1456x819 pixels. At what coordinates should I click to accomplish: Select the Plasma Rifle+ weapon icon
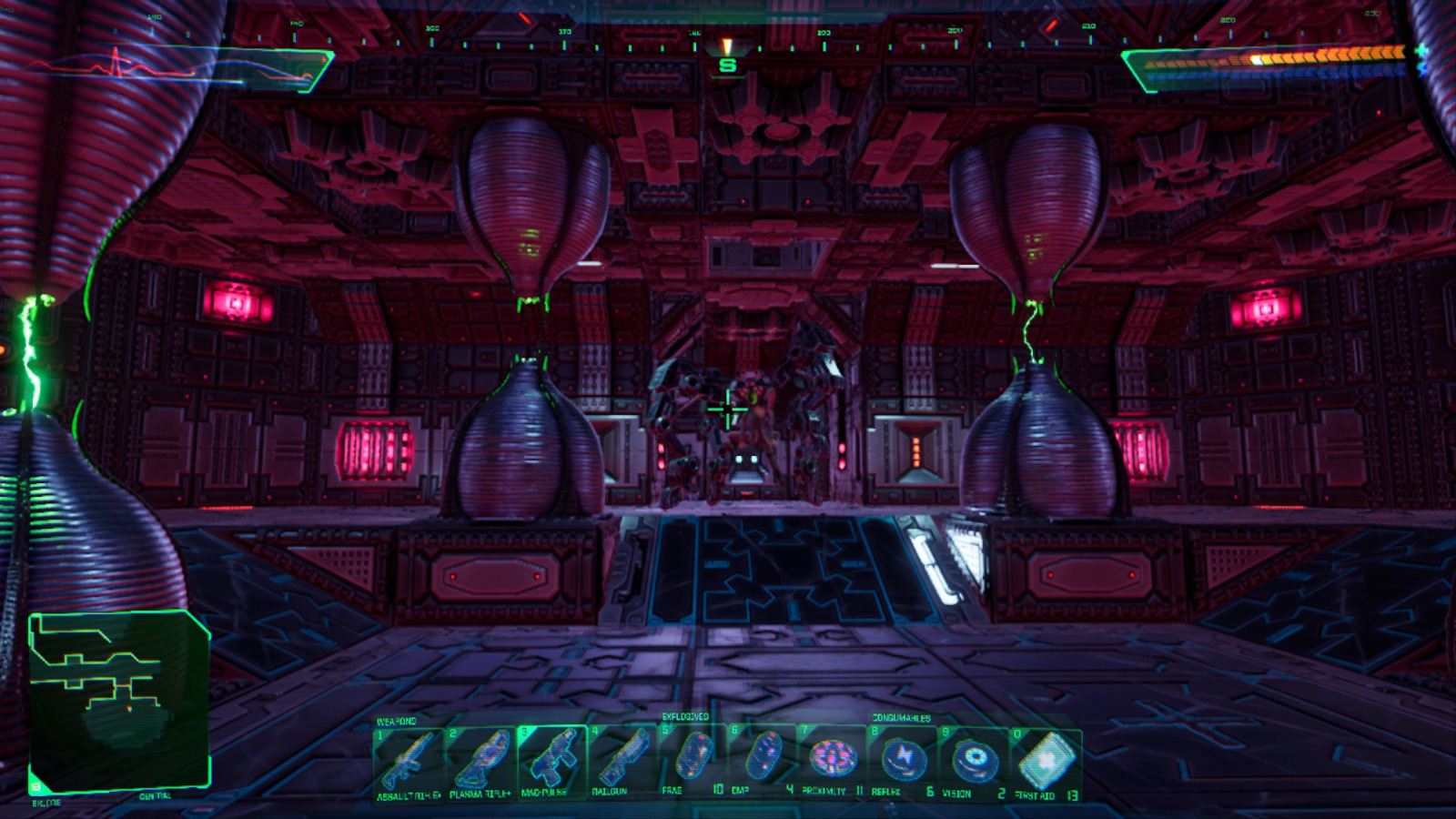480,763
